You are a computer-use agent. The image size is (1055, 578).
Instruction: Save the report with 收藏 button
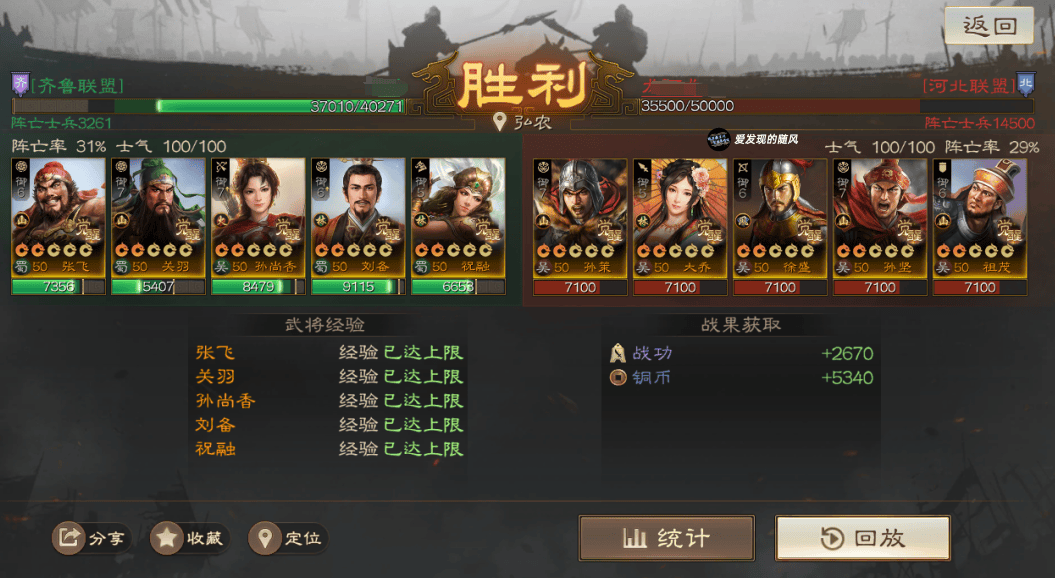pos(189,538)
